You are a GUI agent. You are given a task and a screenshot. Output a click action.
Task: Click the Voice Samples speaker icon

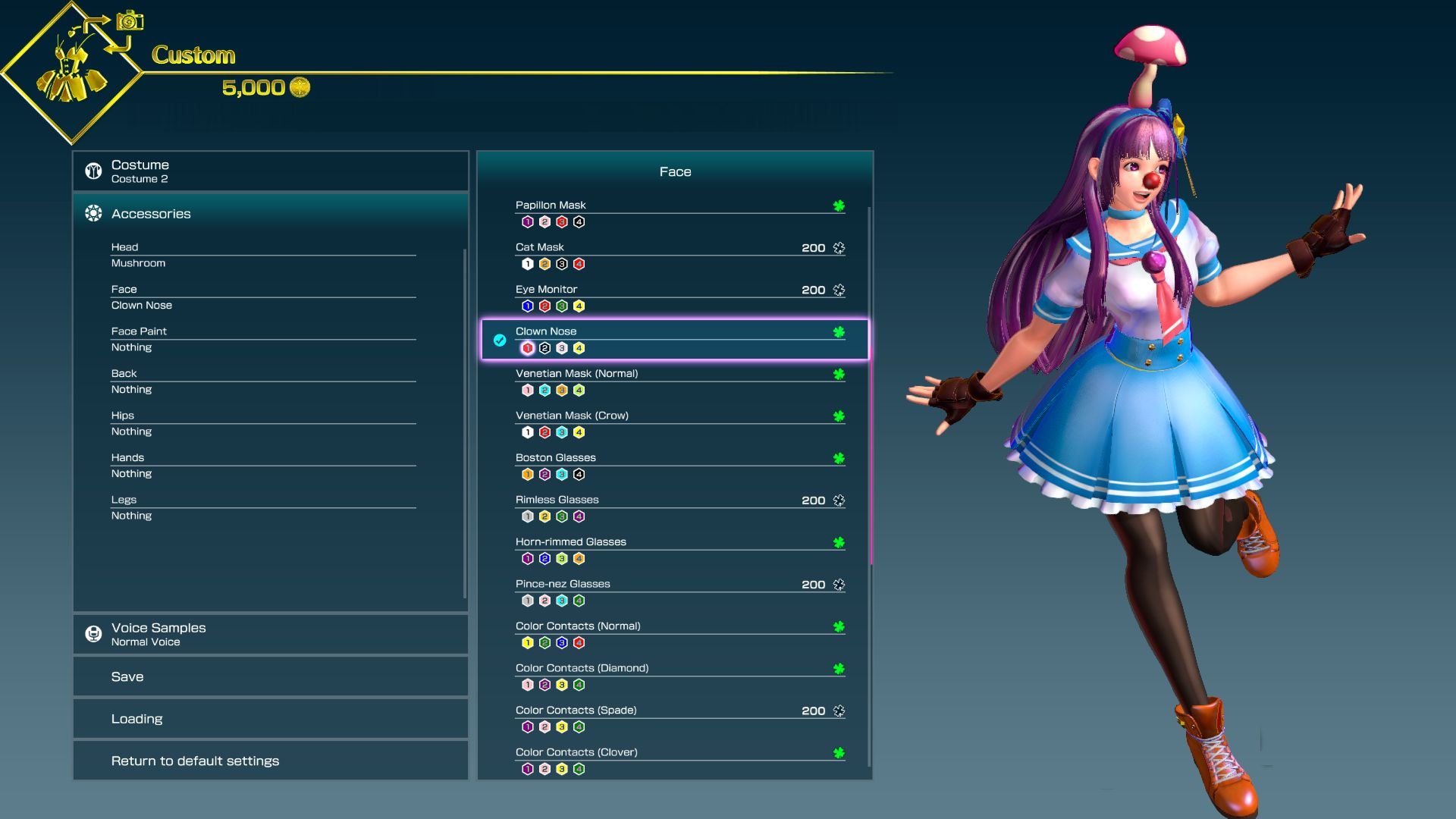[93, 633]
